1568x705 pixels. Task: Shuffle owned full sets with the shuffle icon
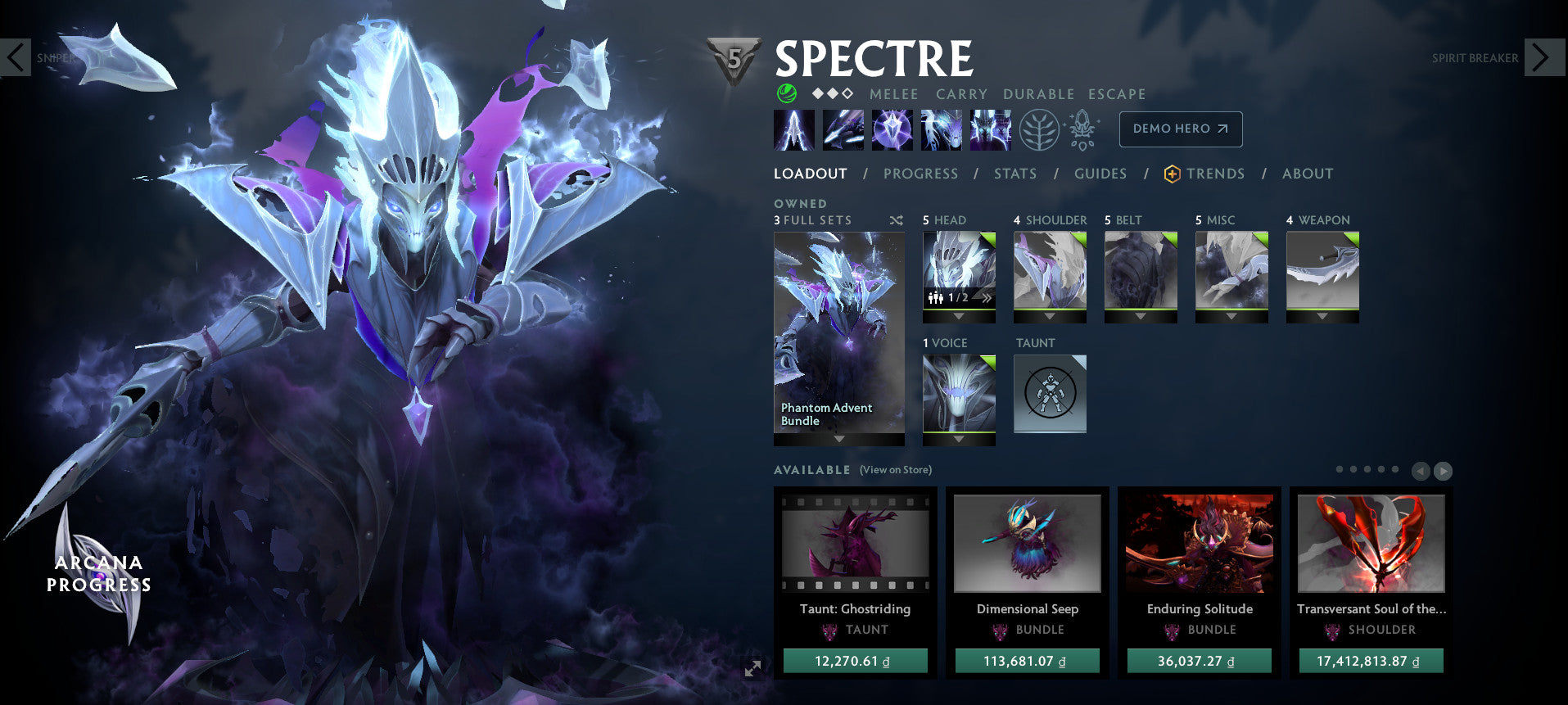pyautogui.click(x=896, y=220)
